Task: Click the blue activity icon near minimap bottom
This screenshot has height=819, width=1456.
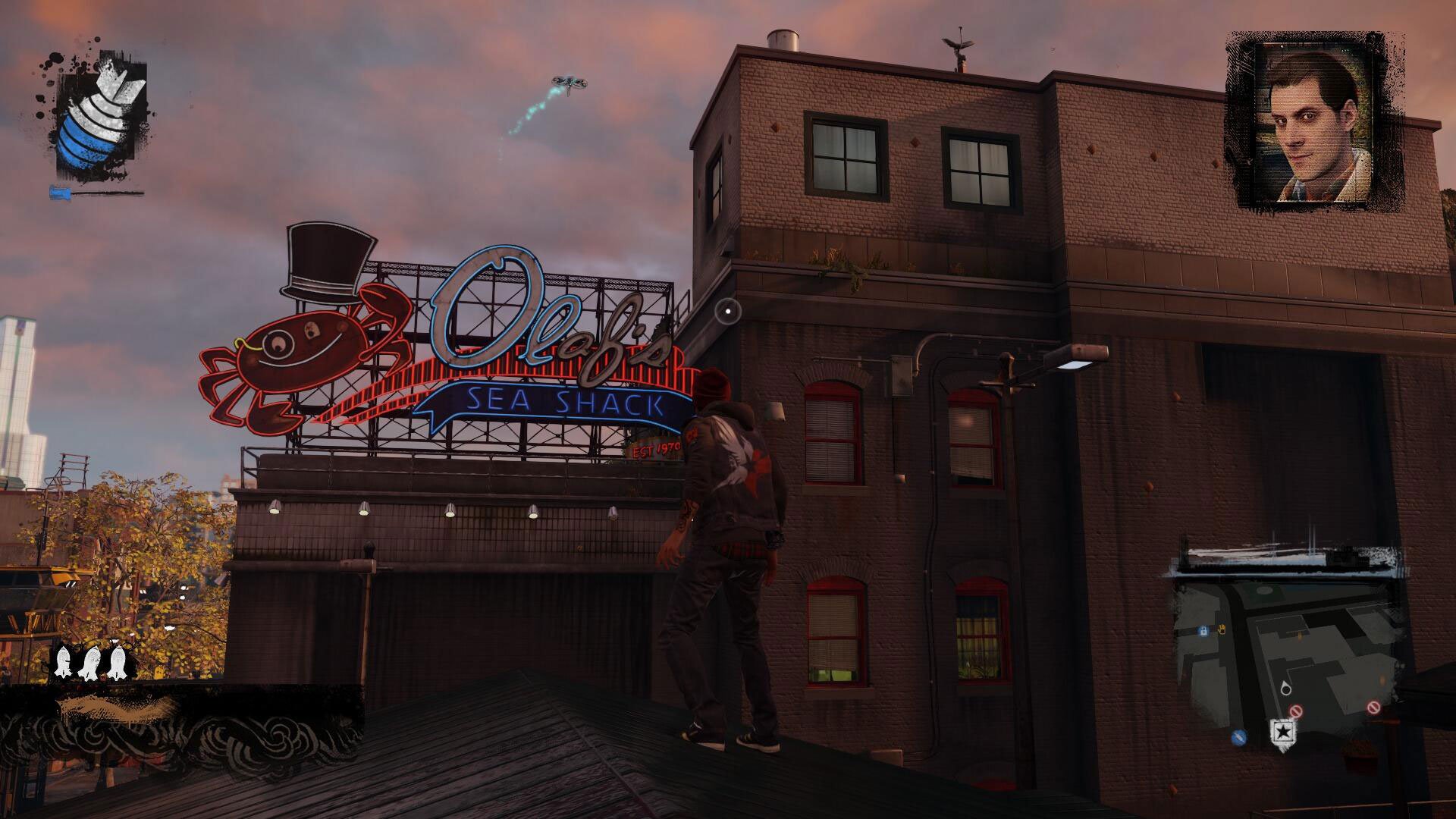Action: 1238,736
